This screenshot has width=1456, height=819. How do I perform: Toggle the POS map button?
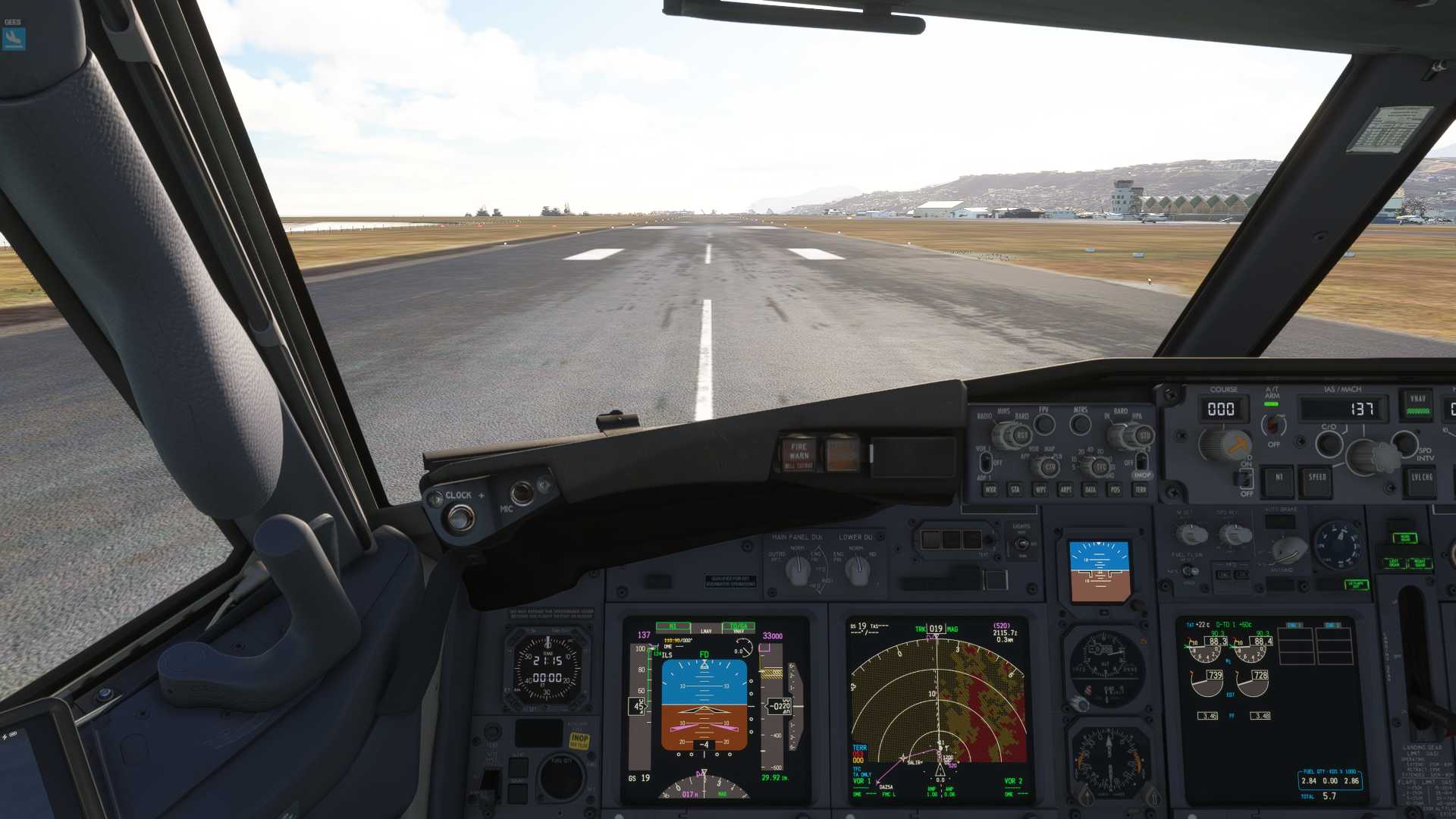pyautogui.click(x=1116, y=490)
